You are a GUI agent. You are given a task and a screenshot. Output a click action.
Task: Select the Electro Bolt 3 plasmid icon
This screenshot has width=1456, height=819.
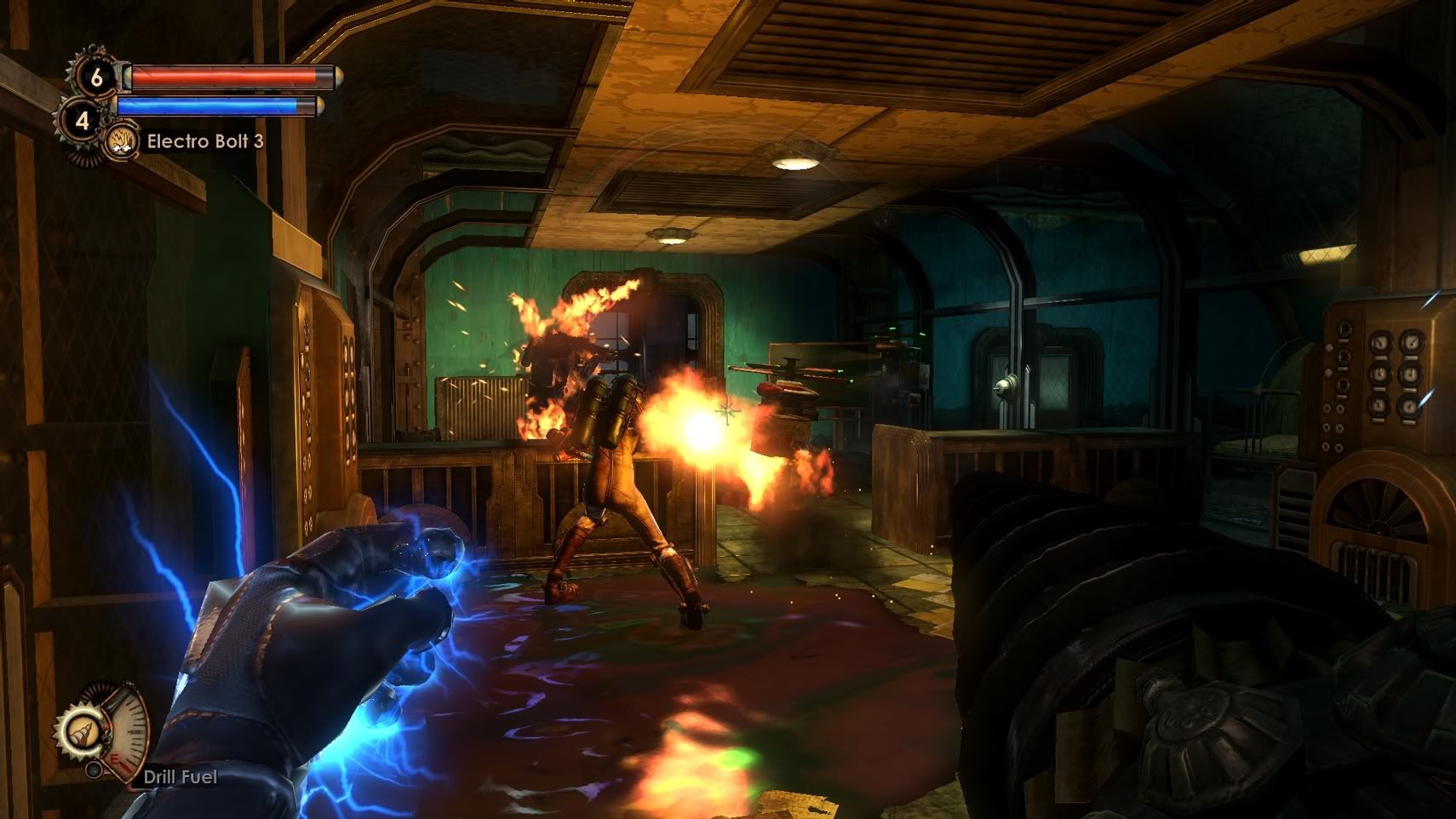point(123,141)
